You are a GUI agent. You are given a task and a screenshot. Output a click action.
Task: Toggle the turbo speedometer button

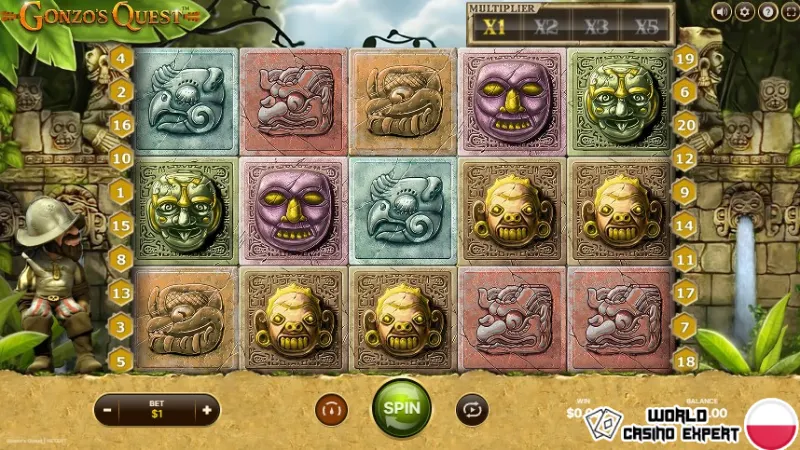point(330,408)
